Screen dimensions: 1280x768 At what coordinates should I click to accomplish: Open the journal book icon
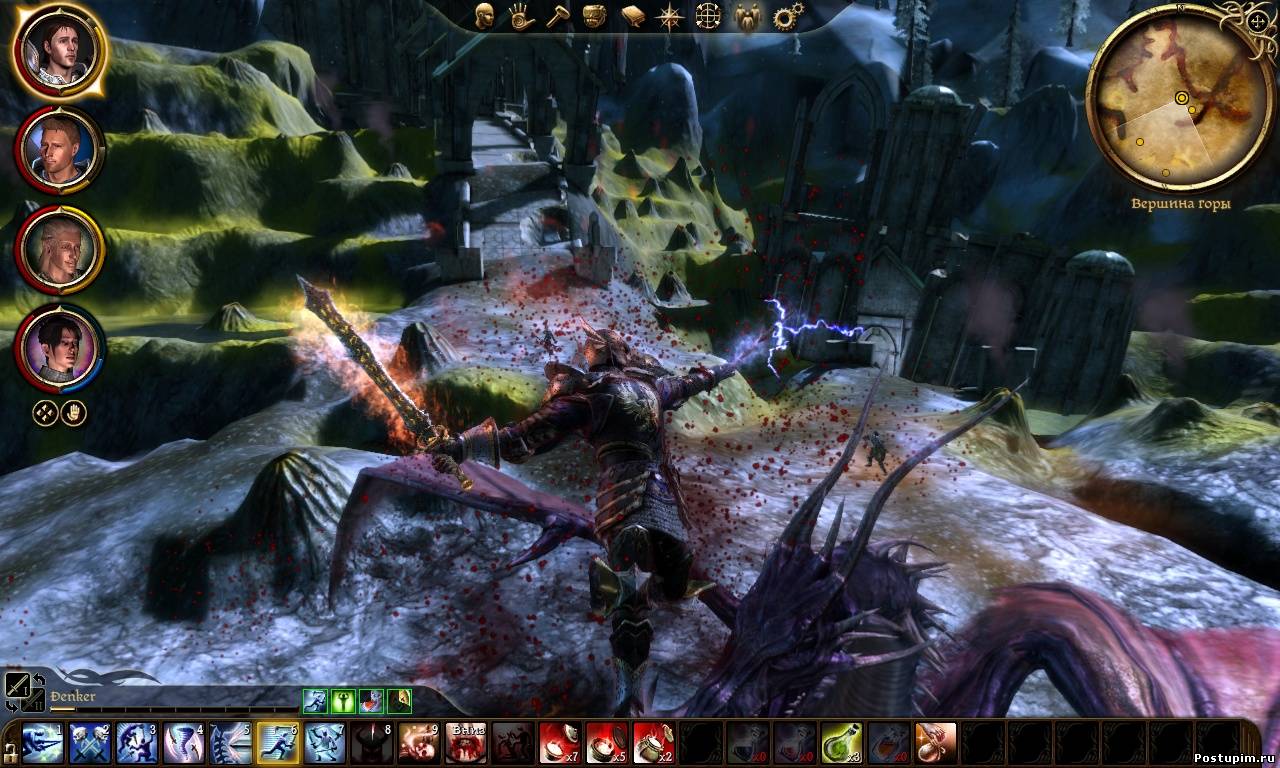point(632,16)
